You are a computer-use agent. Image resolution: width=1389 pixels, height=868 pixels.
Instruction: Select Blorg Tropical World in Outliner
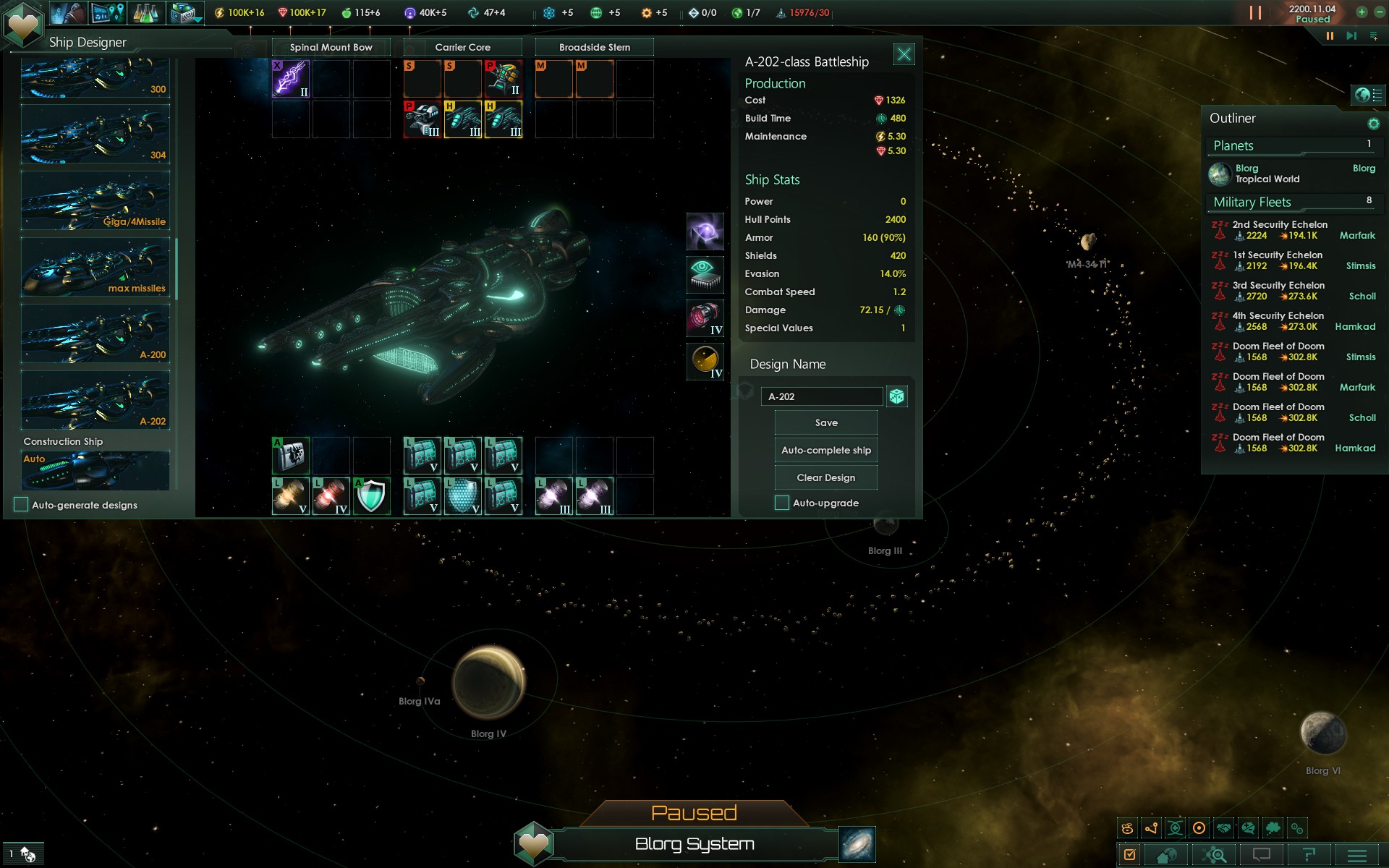coord(1266,174)
